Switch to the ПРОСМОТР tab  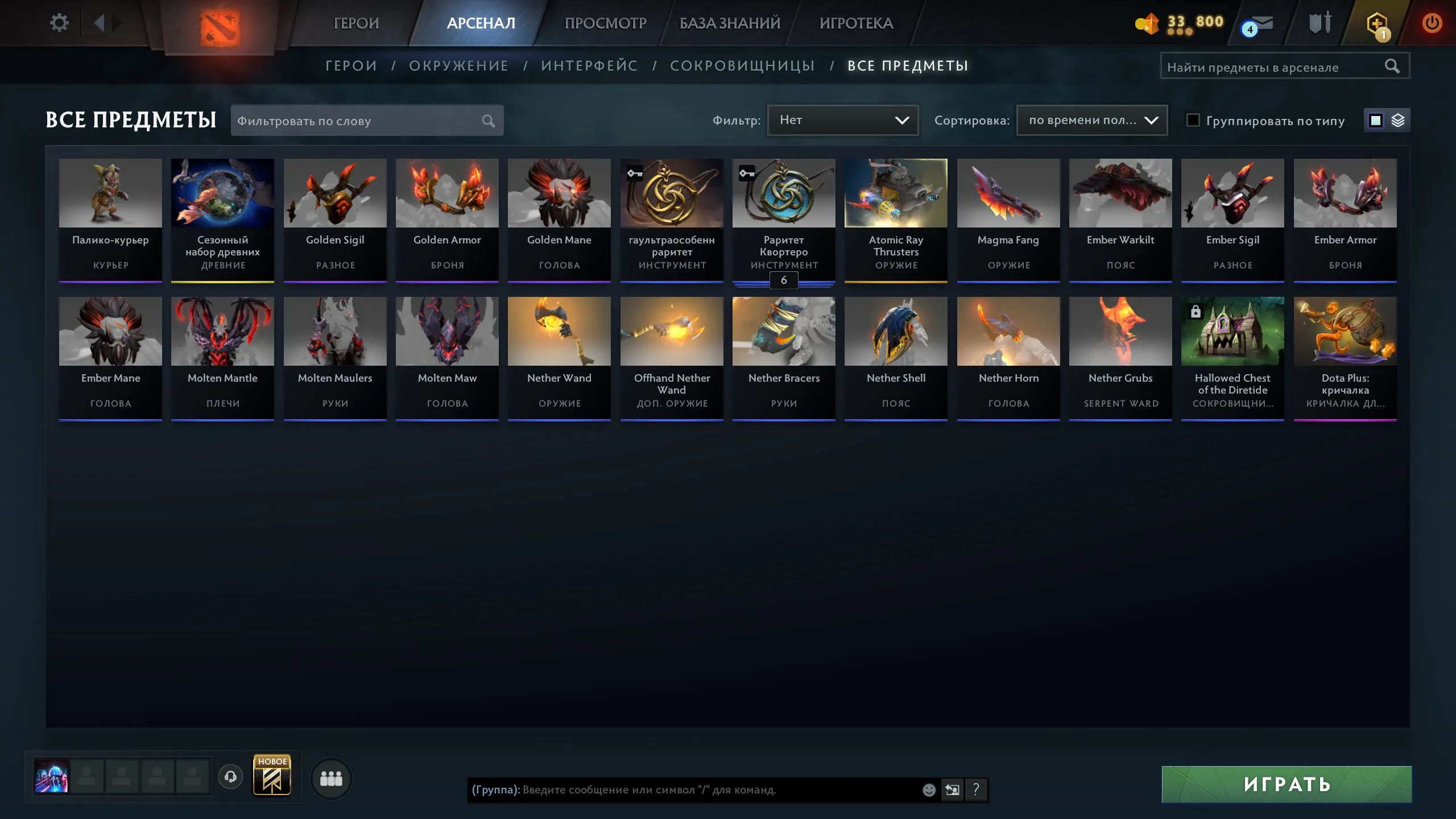pos(605,23)
